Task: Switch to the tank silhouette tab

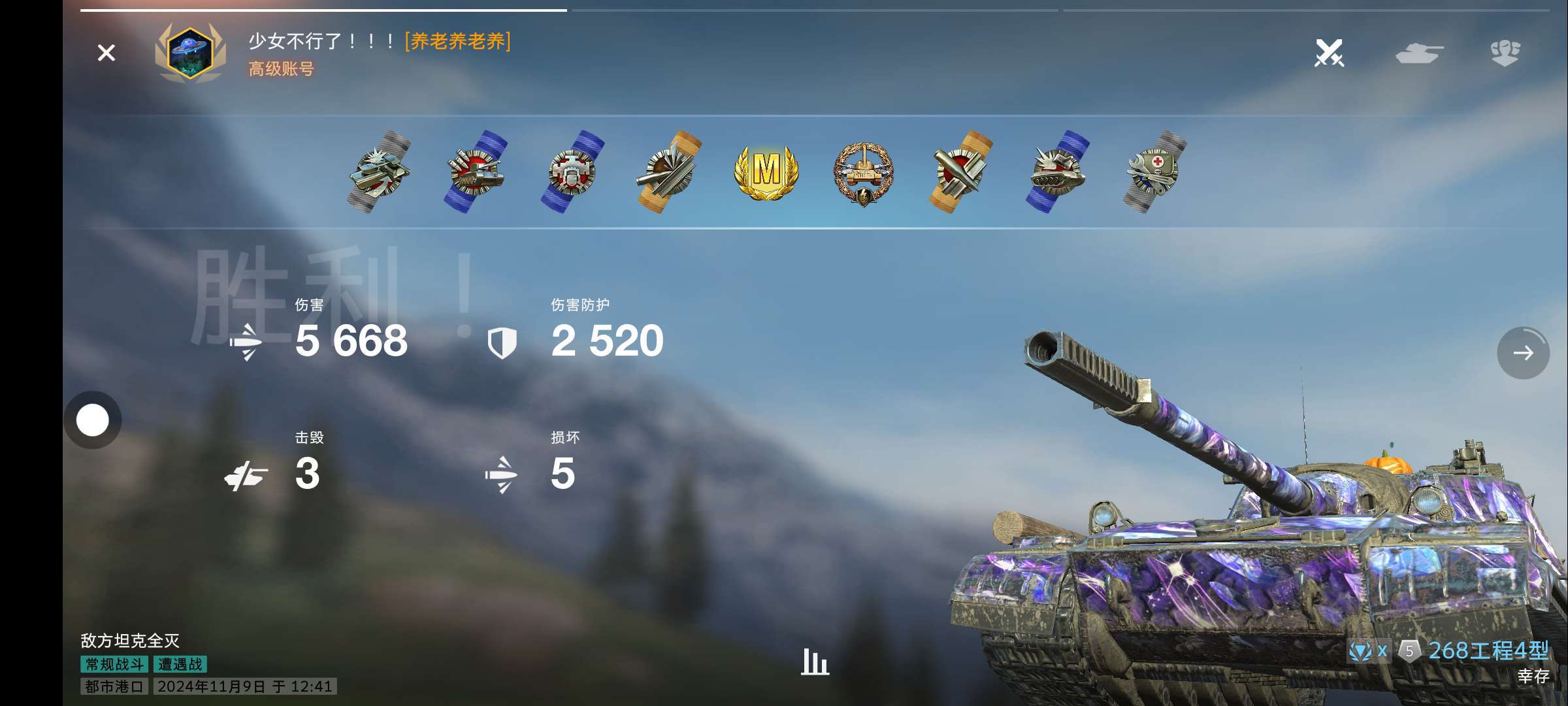Action: click(1419, 53)
